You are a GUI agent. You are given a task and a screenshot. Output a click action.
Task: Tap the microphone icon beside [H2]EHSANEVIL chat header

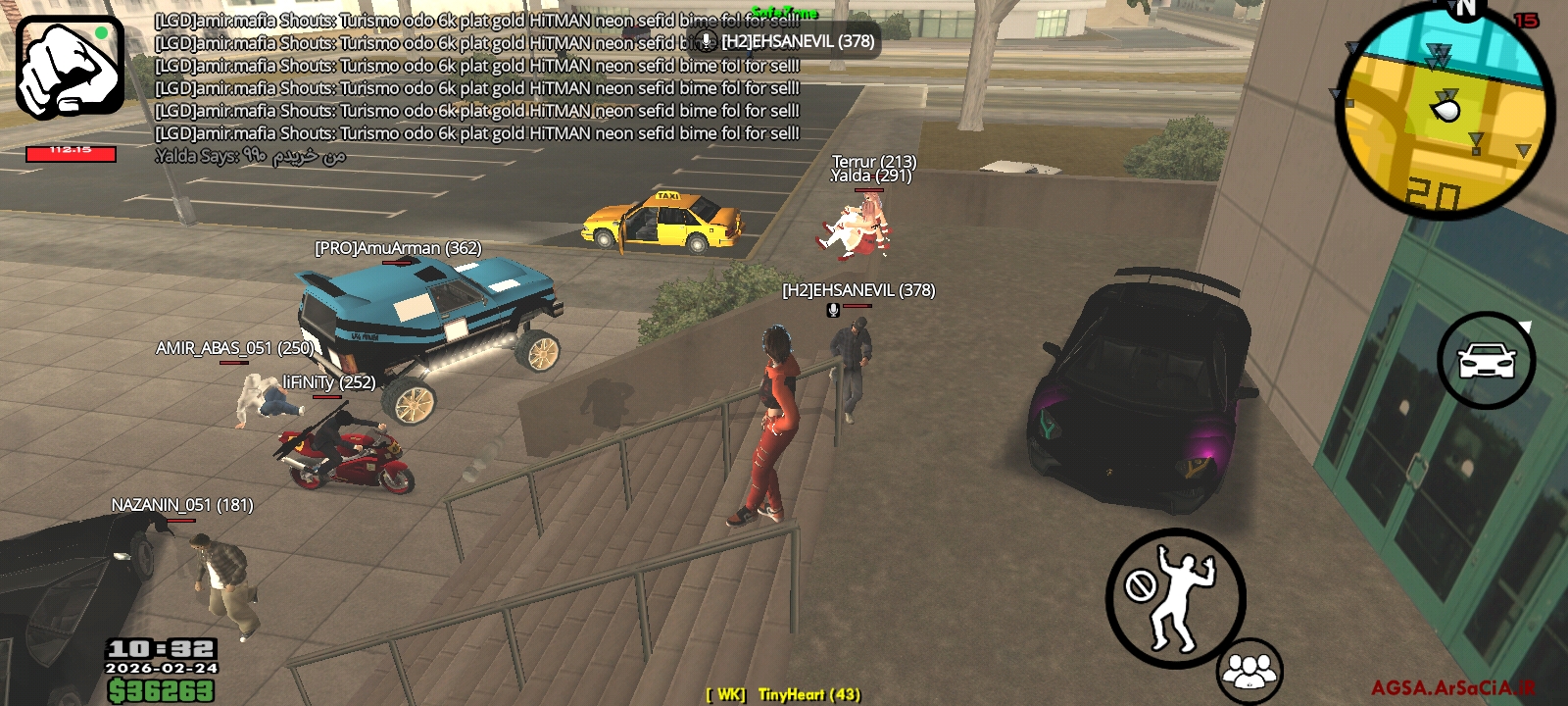pyautogui.click(x=707, y=42)
